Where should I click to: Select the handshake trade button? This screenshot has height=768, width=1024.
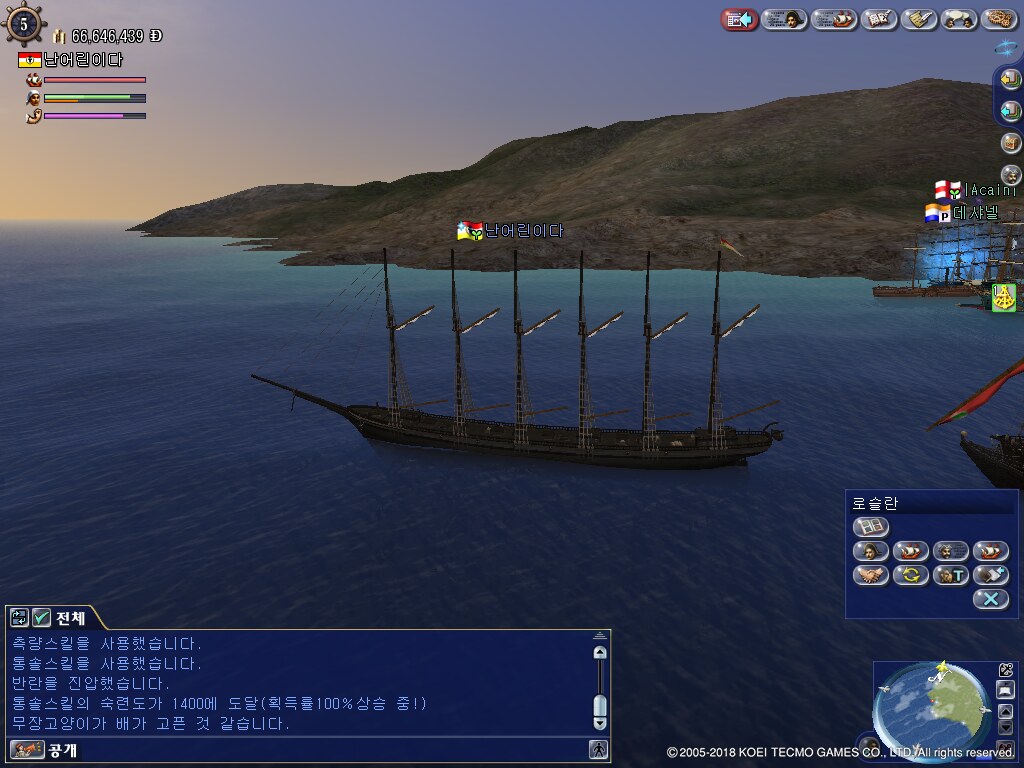point(870,575)
